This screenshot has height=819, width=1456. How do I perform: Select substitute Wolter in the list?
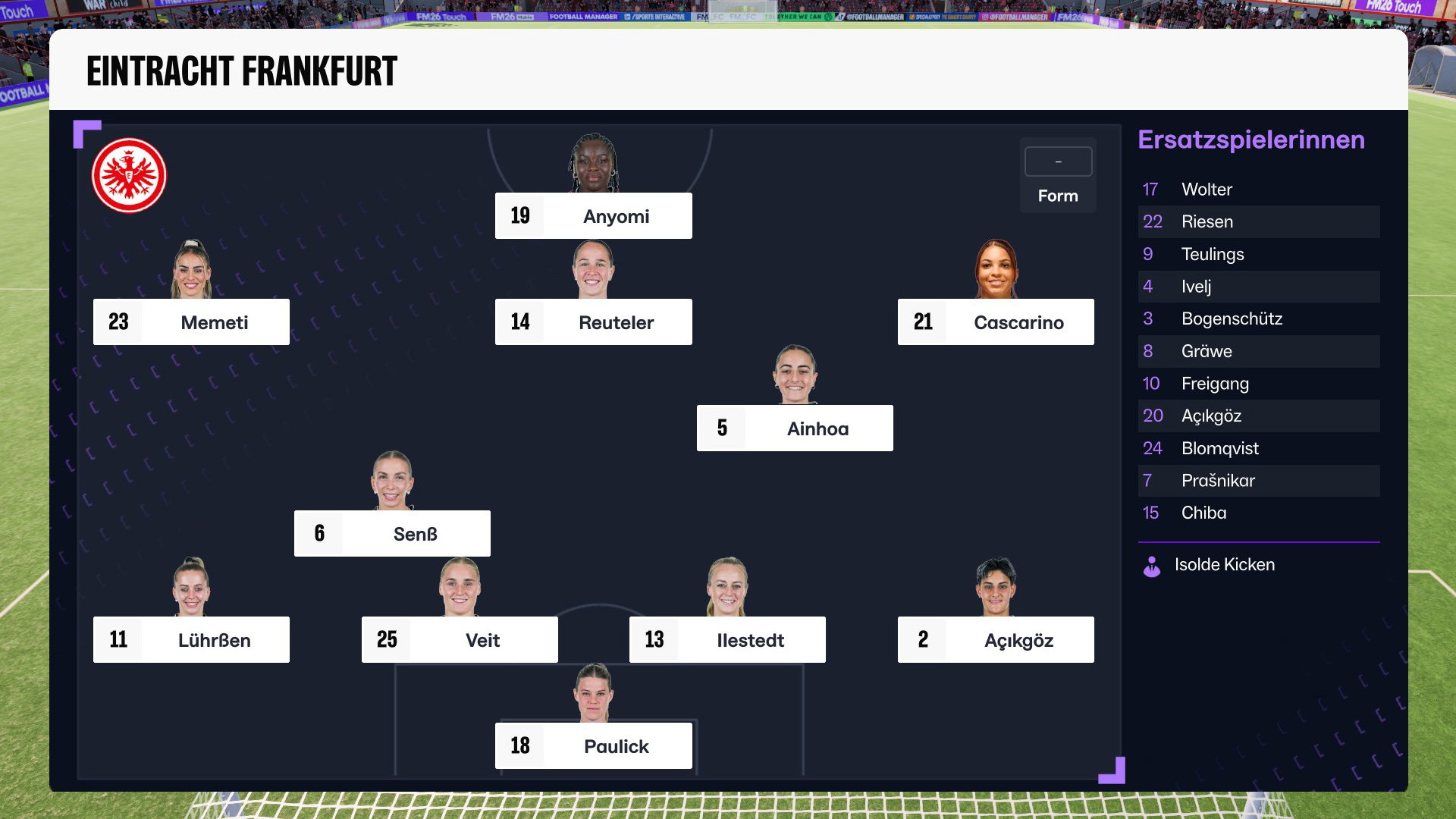tap(1258, 190)
